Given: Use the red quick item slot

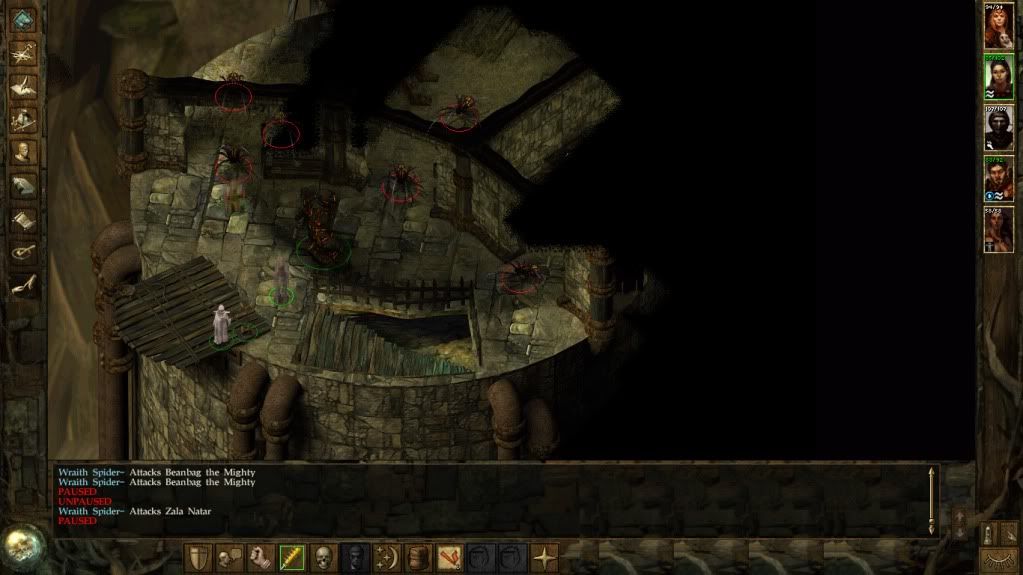Looking at the screenshot, I should [x=452, y=557].
